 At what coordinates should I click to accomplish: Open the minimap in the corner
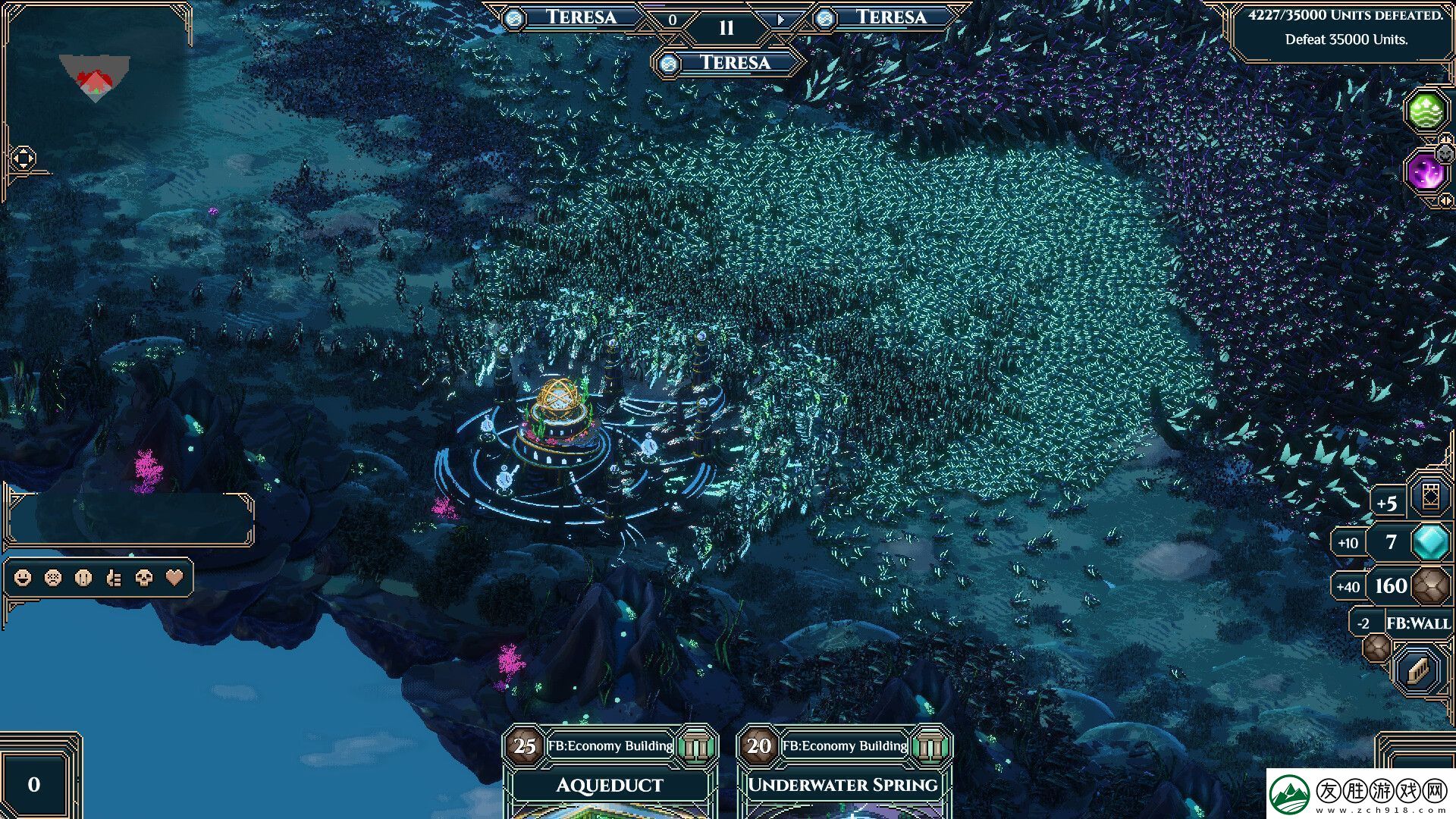click(x=96, y=78)
